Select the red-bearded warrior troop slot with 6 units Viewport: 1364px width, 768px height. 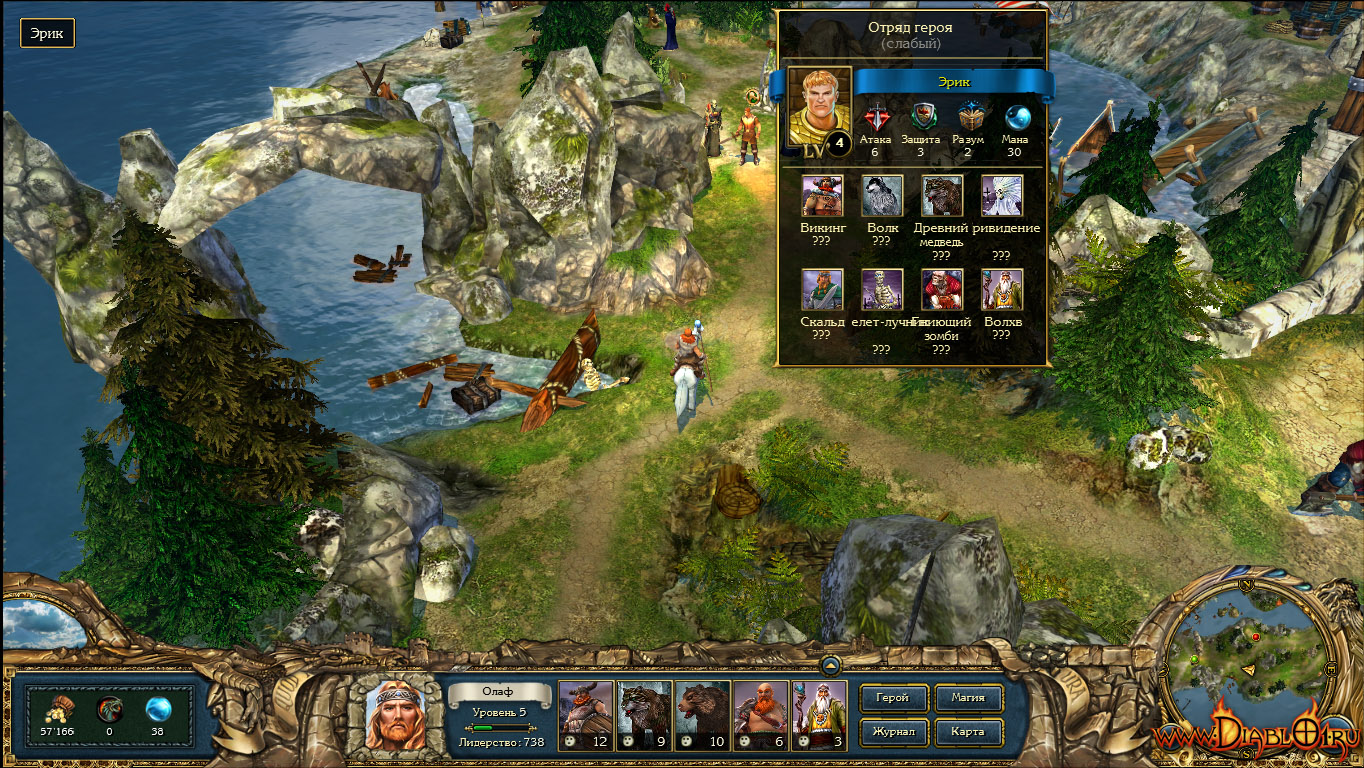click(x=760, y=716)
